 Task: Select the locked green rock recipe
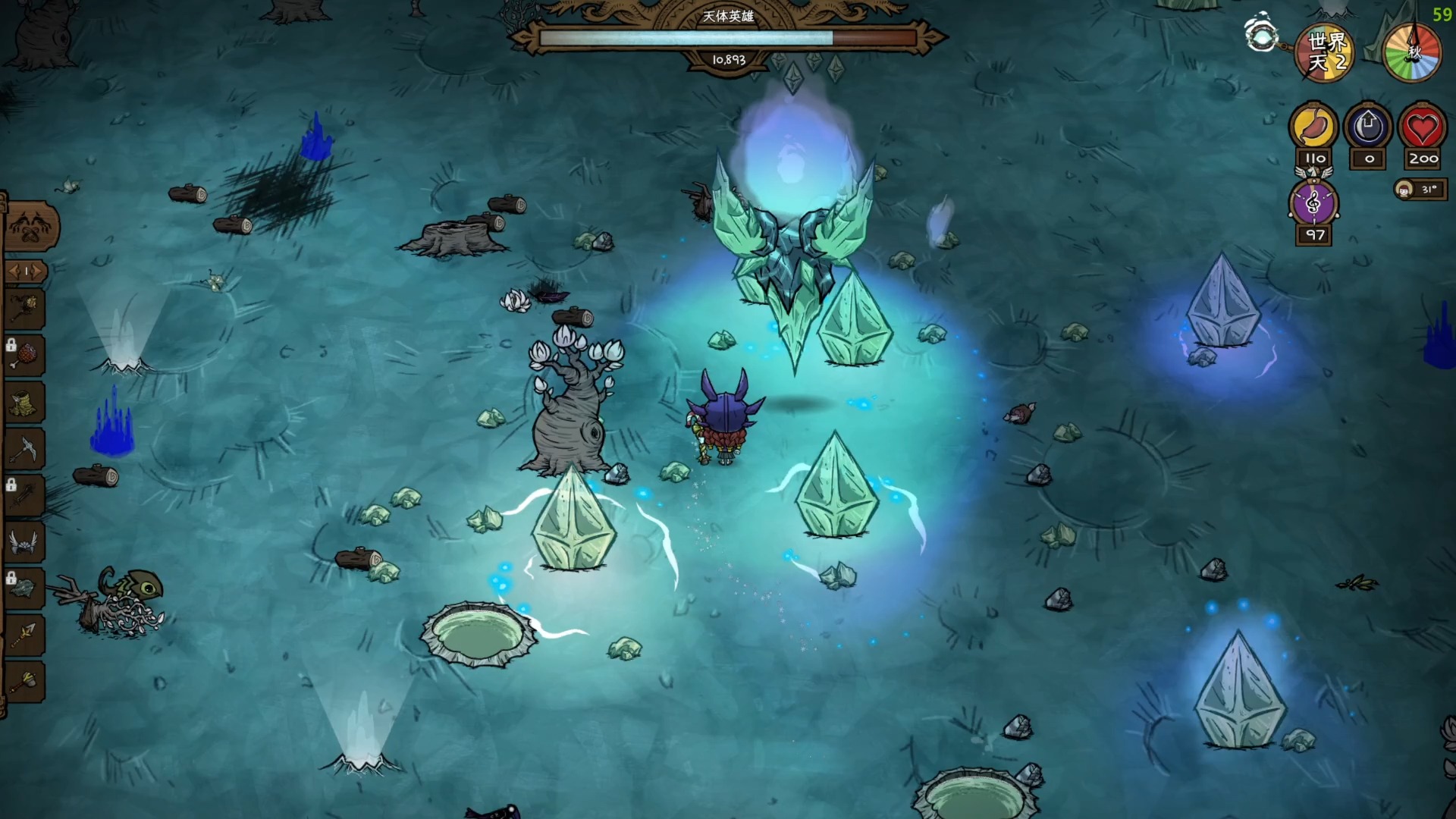point(24,588)
